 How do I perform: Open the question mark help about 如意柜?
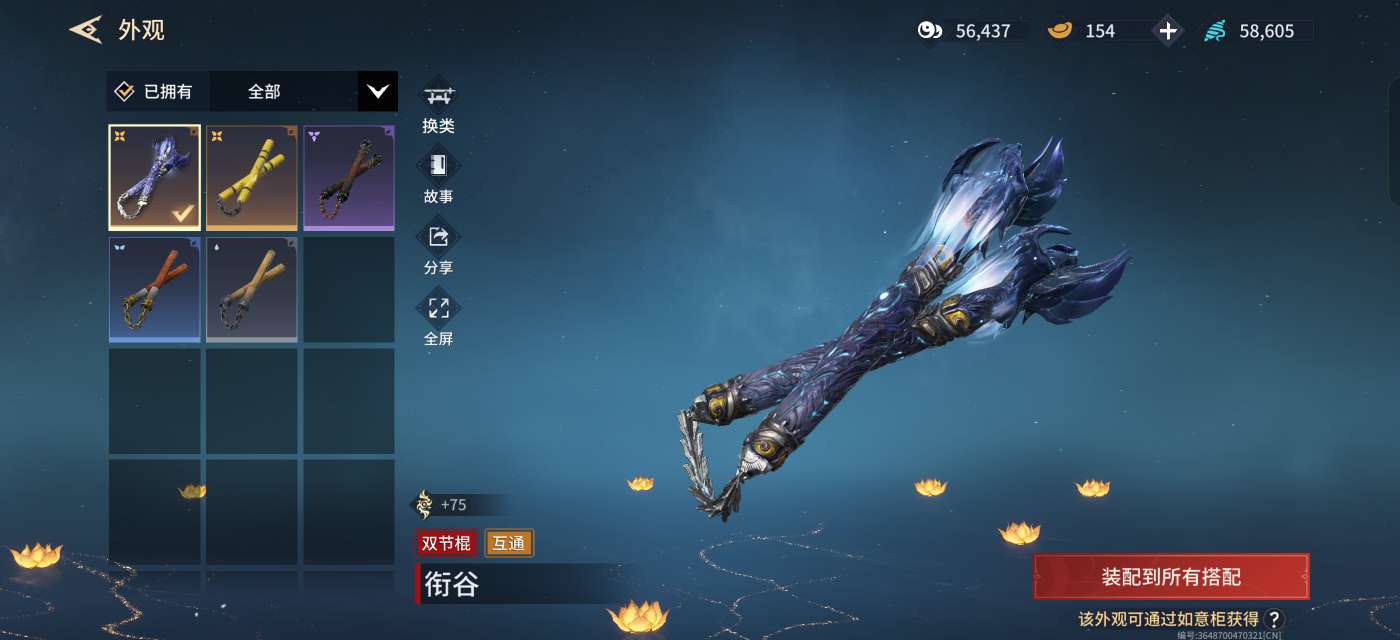[1274, 619]
